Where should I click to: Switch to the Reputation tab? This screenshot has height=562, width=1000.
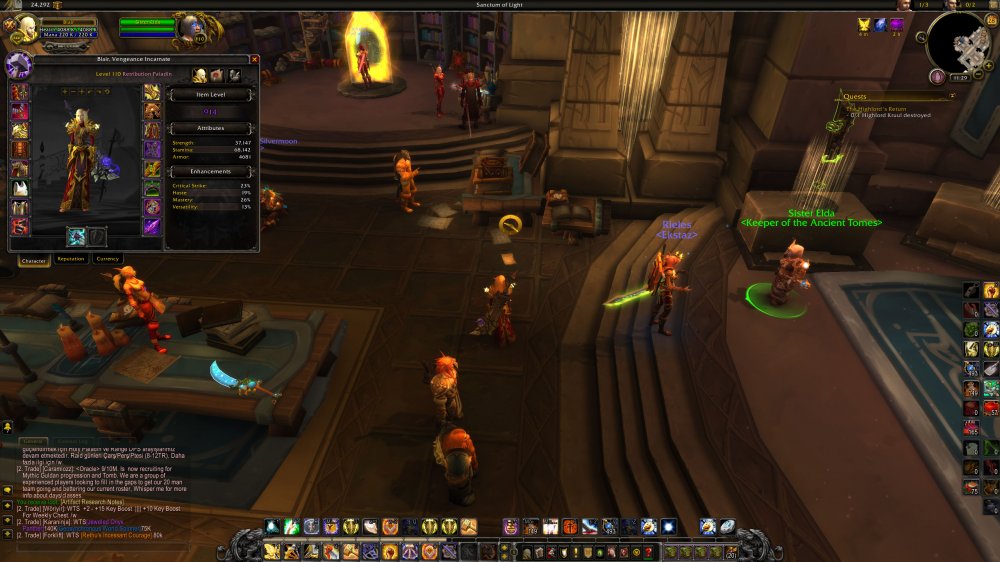click(70, 259)
